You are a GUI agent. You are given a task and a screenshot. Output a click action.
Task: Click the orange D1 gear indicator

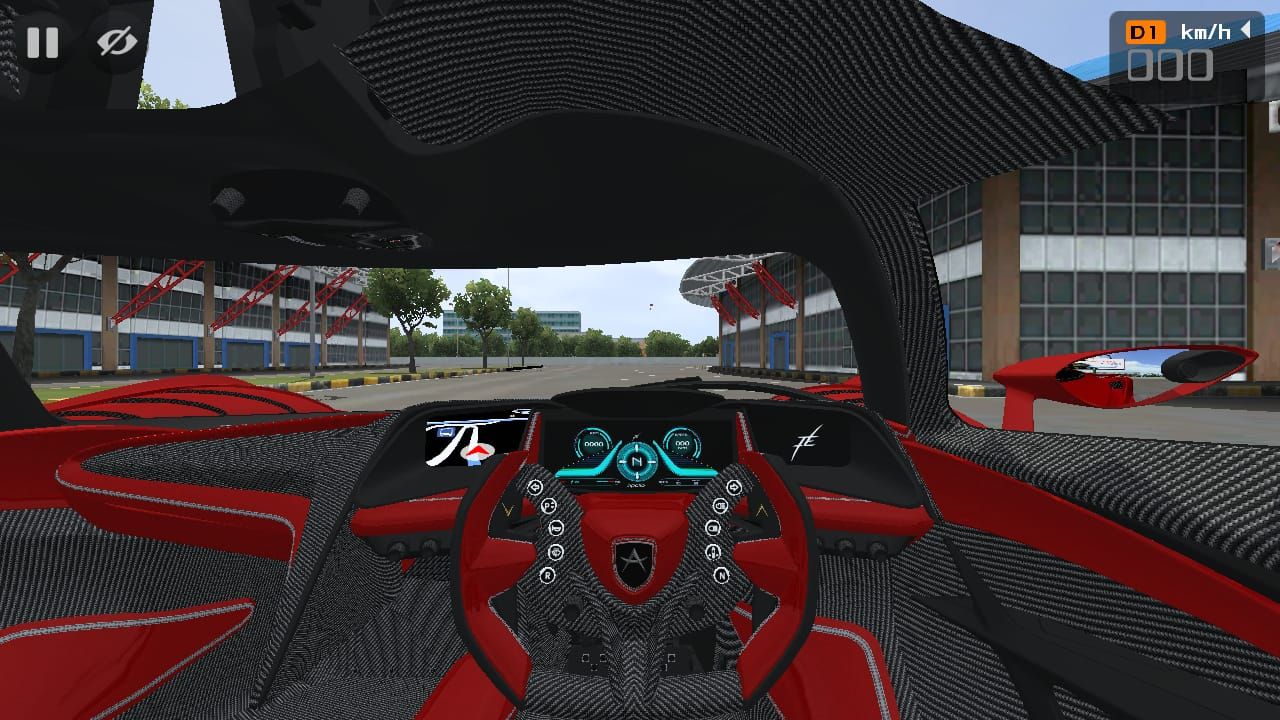[1148, 31]
